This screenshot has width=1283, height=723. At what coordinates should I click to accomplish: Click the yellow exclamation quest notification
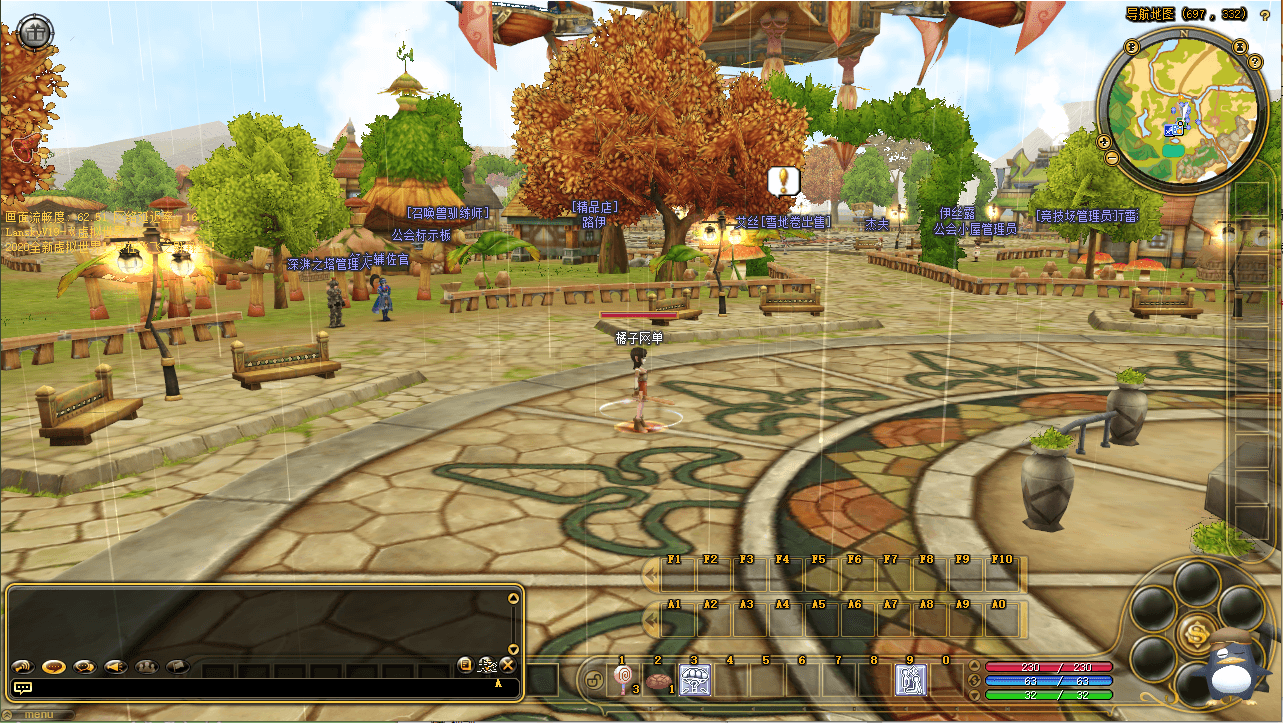coord(784,181)
